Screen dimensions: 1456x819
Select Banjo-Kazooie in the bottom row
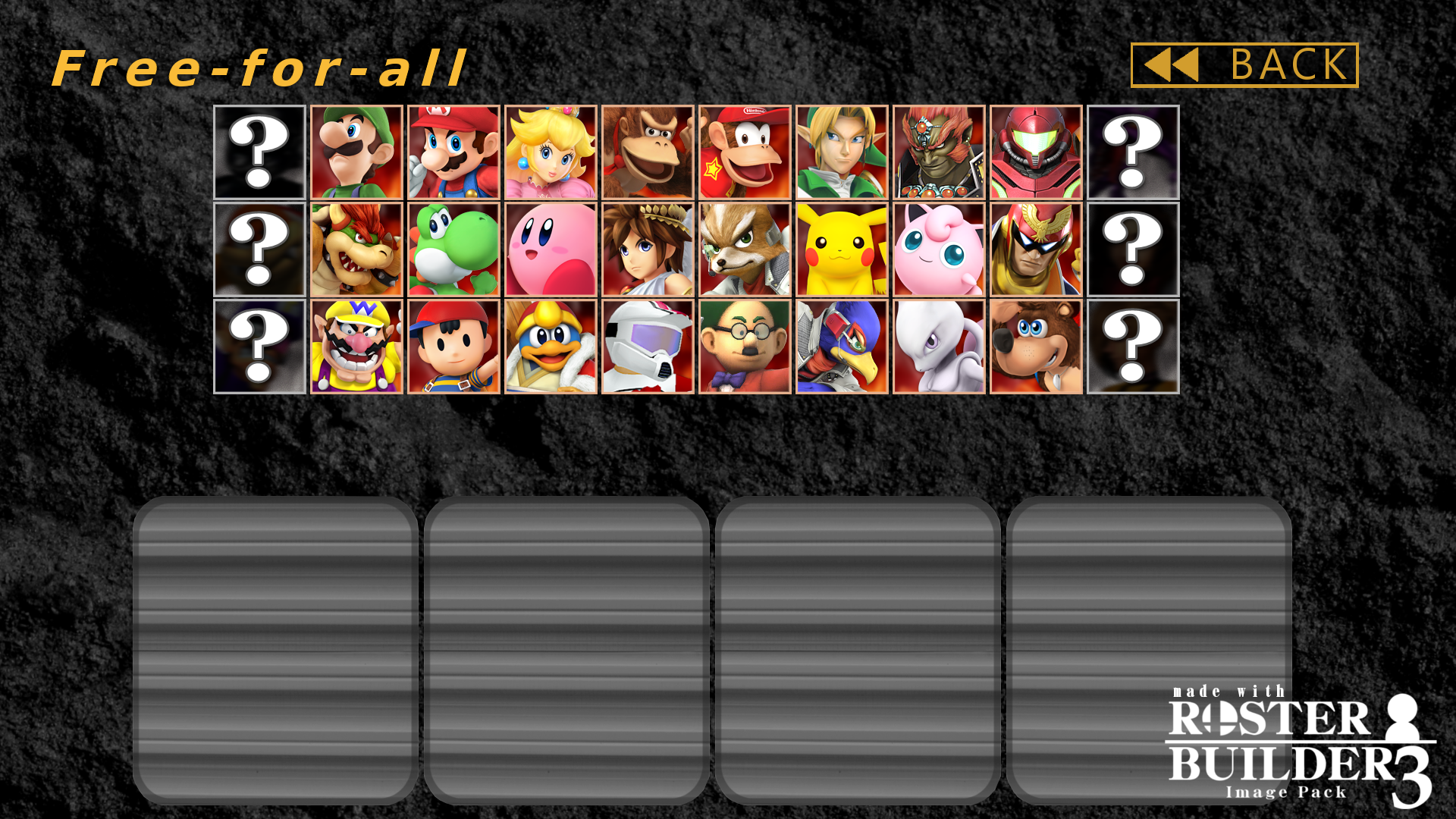(1034, 347)
